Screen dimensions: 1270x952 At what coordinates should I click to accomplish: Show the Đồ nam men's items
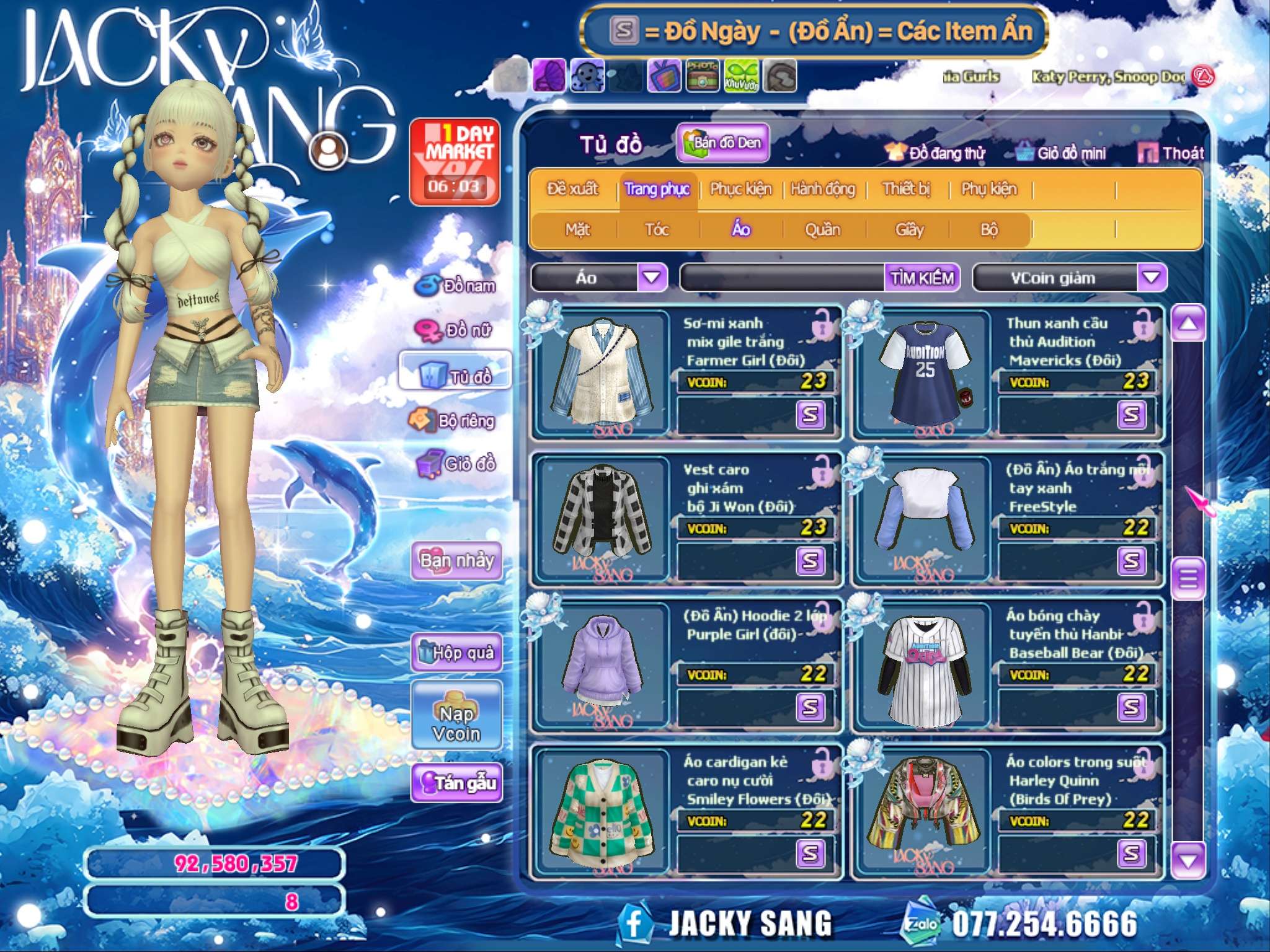456,286
